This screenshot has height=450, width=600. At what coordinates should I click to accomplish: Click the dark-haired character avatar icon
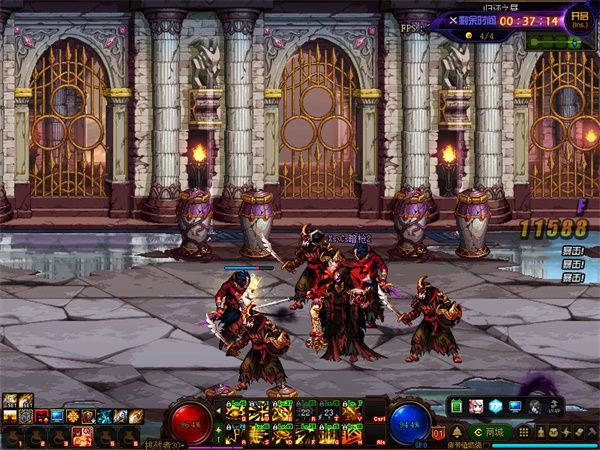536,407
